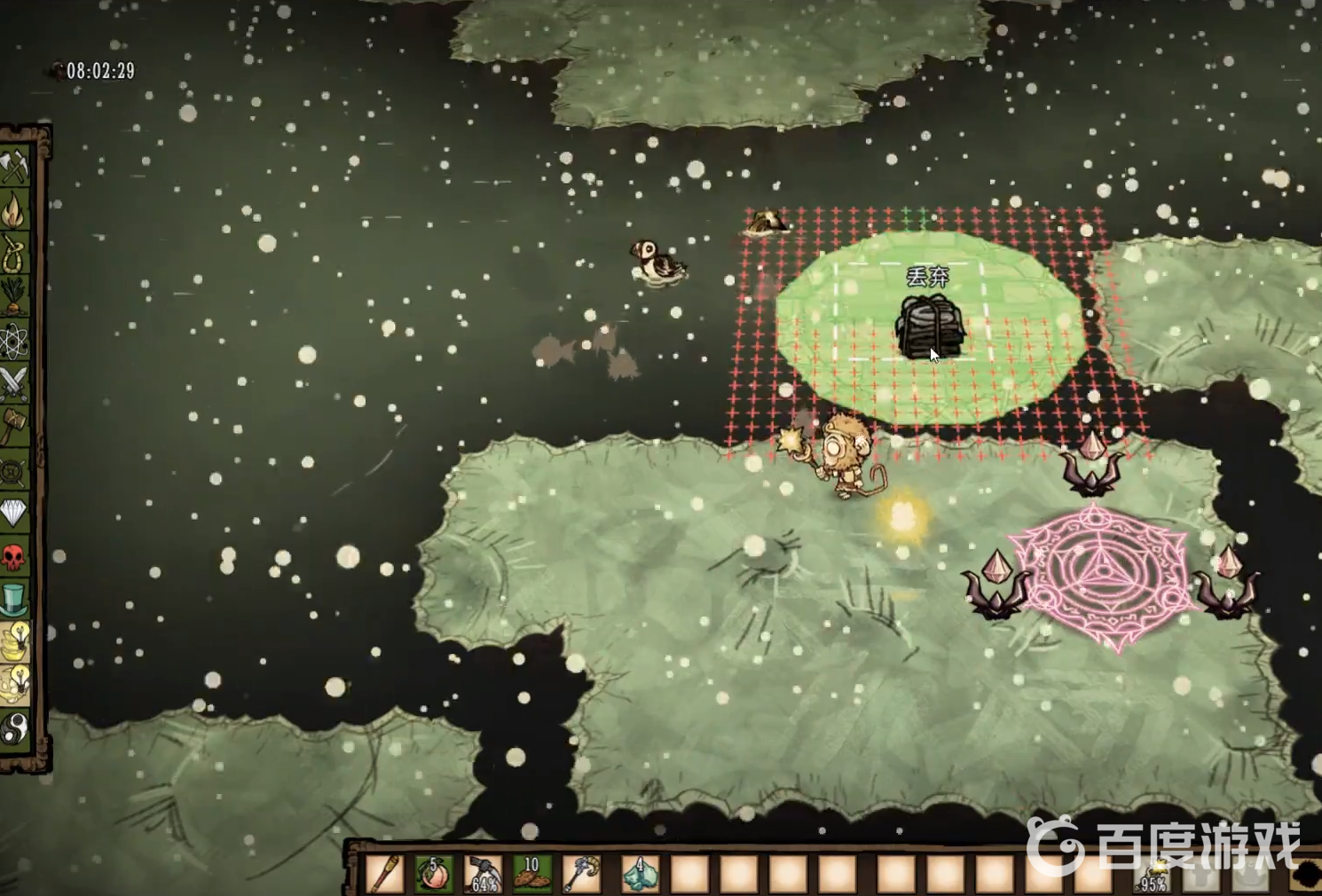Choose the Refine diamond crafting tab
Screen dimensions: 1322x896
(x=15, y=513)
